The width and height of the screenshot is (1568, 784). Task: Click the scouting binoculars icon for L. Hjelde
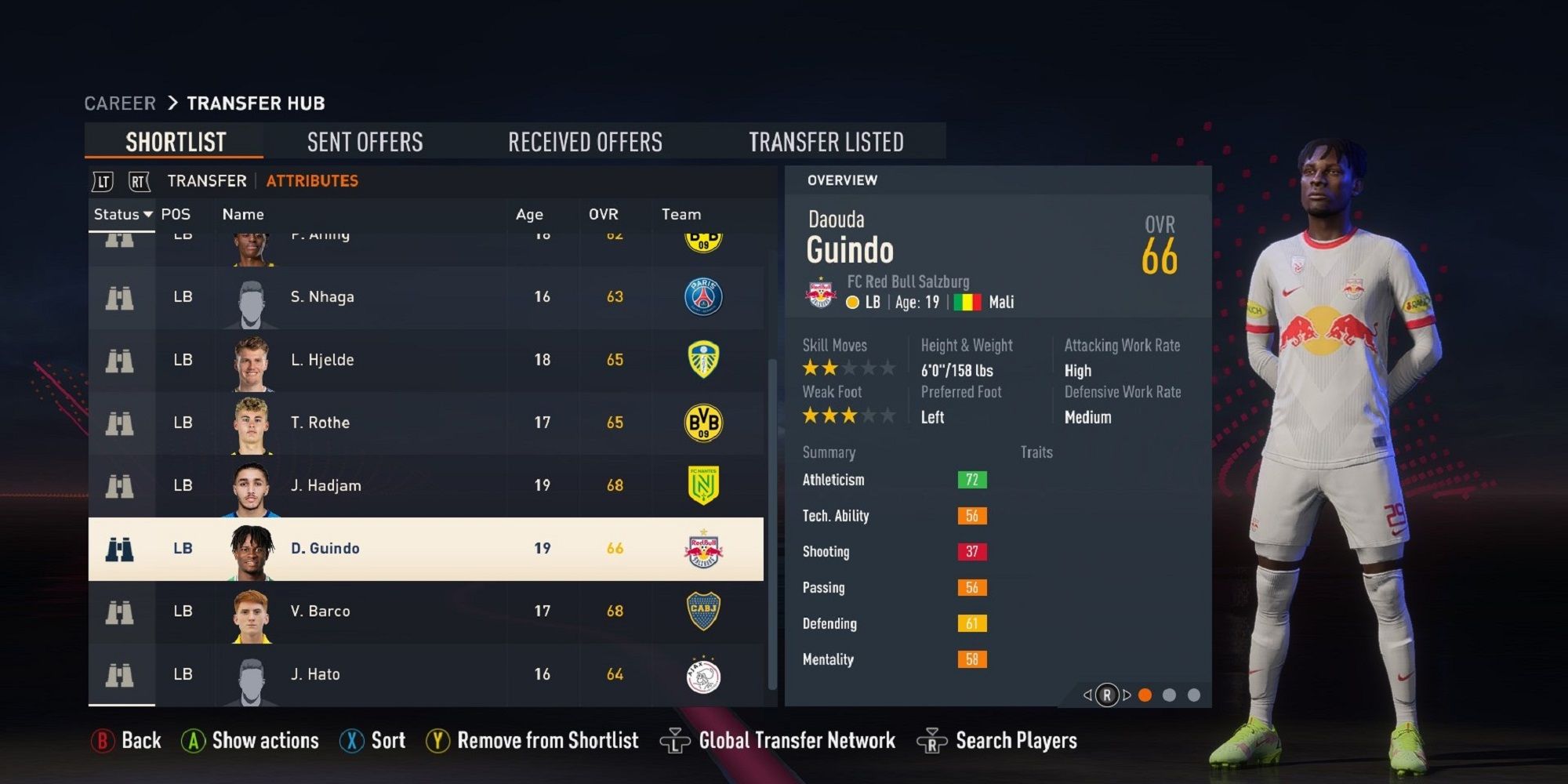[120, 360]
